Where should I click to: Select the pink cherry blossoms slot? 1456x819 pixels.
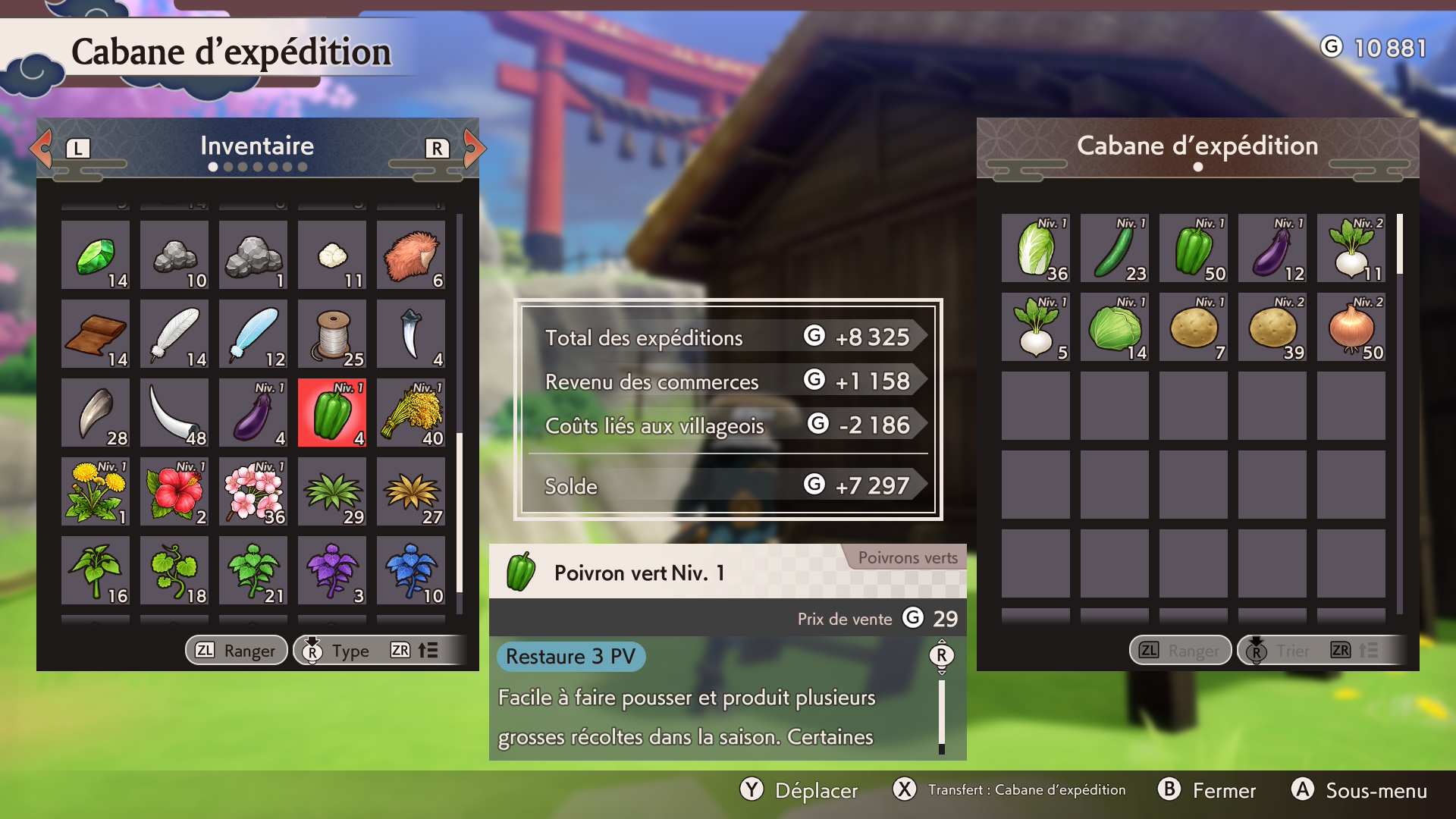[253, 492]
